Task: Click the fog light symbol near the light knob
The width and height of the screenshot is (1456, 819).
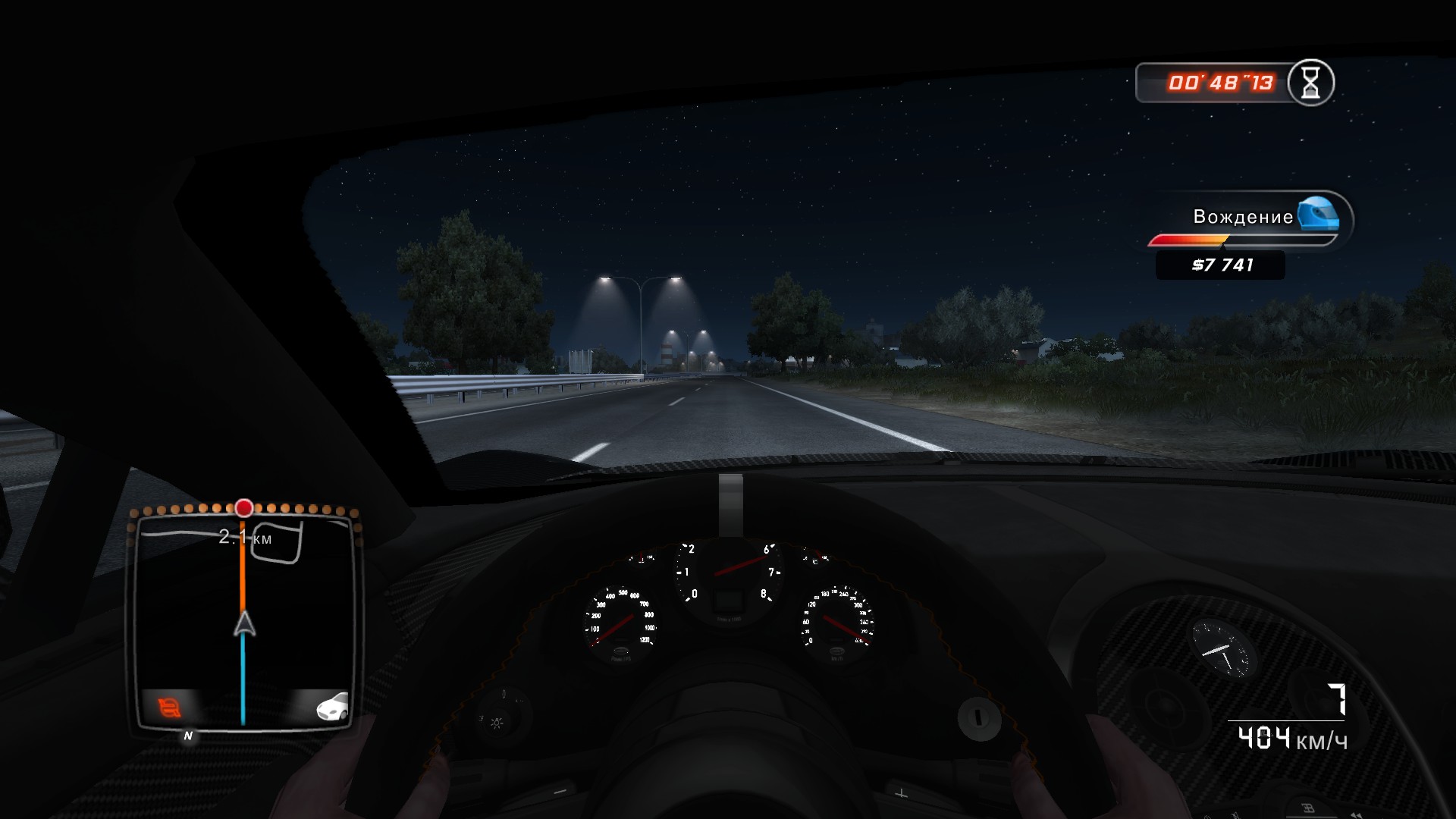Action: [x=481, y=718]
